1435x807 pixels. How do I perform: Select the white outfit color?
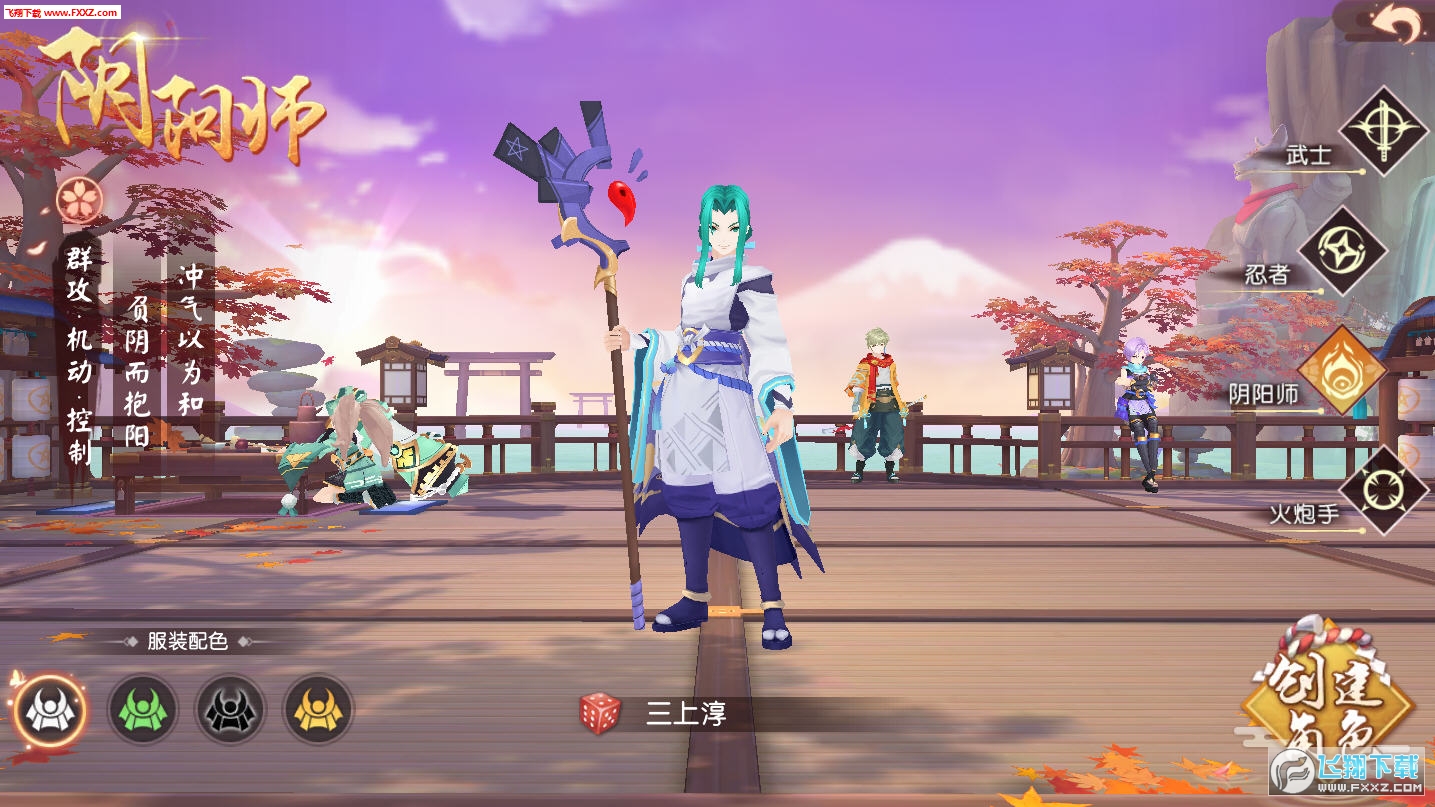click(x=49, y=710)
